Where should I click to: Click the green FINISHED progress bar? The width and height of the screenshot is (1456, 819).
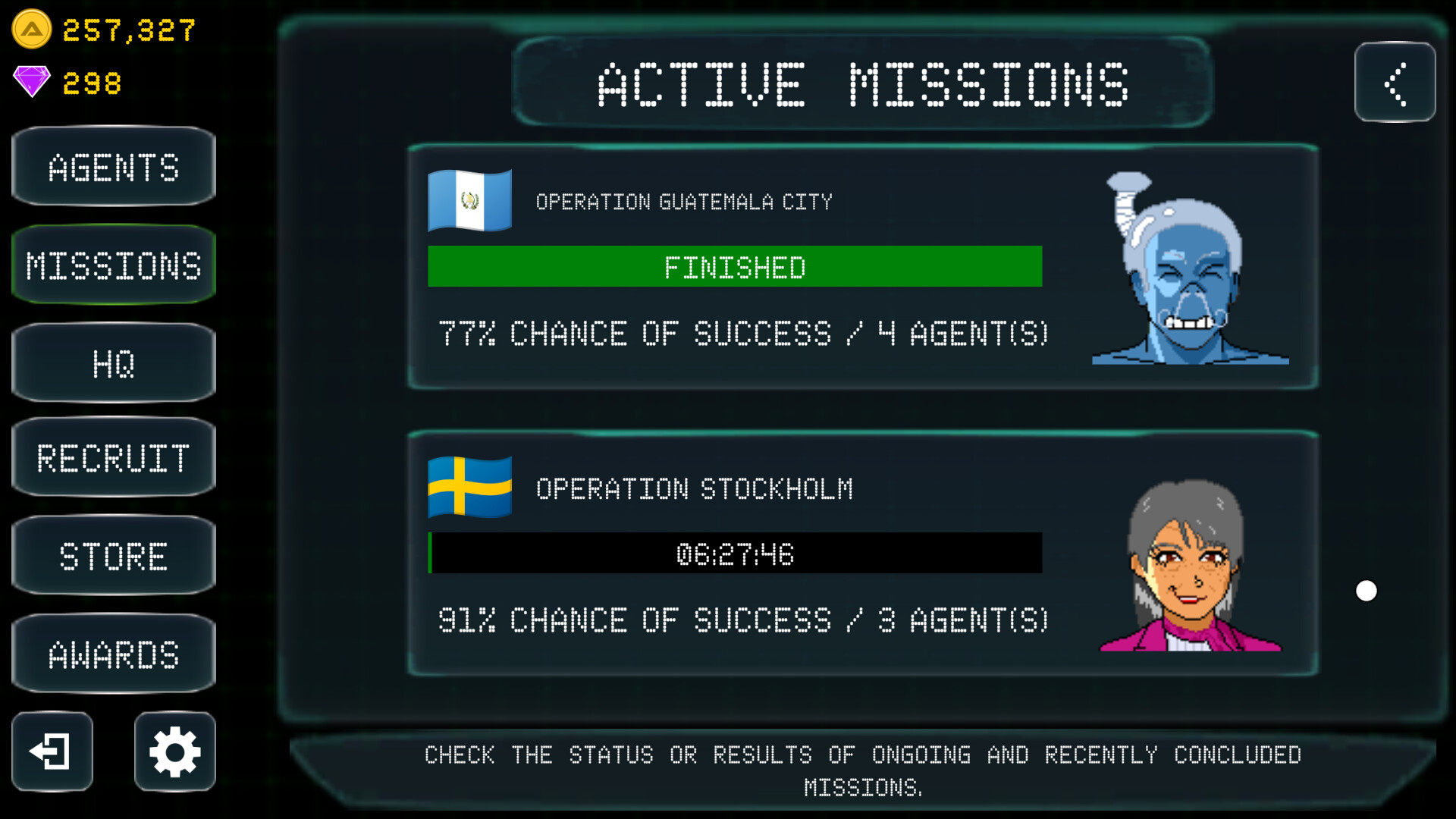(734, 266)
